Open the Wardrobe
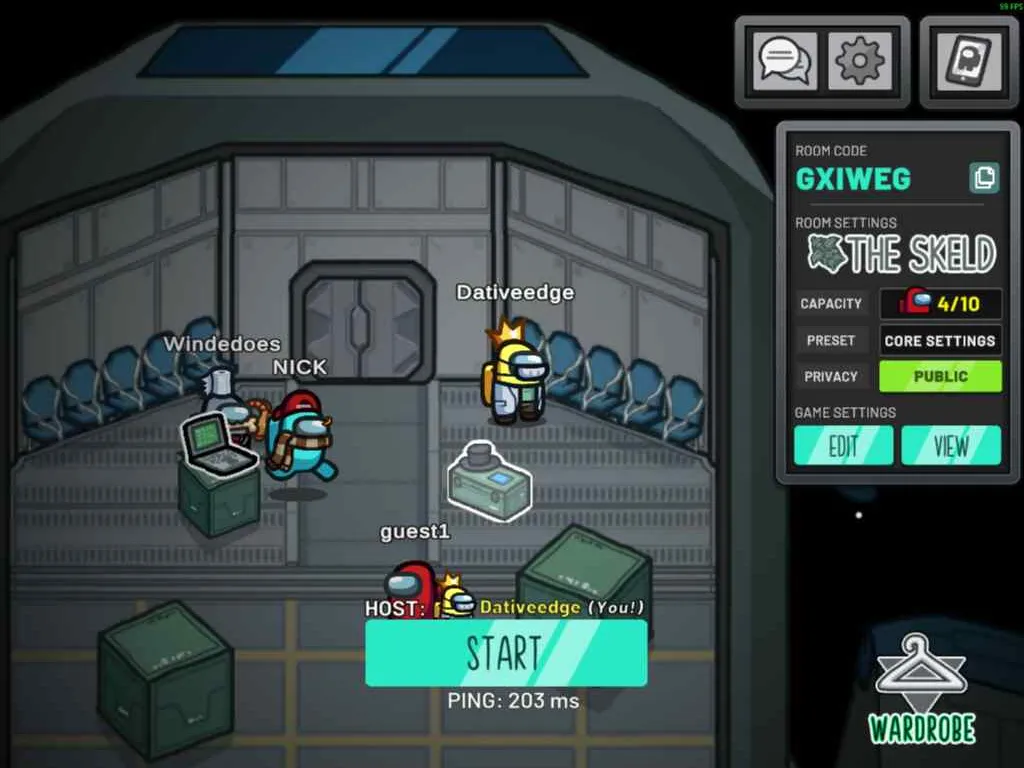The image size is (1024, 768). [921, 690]
